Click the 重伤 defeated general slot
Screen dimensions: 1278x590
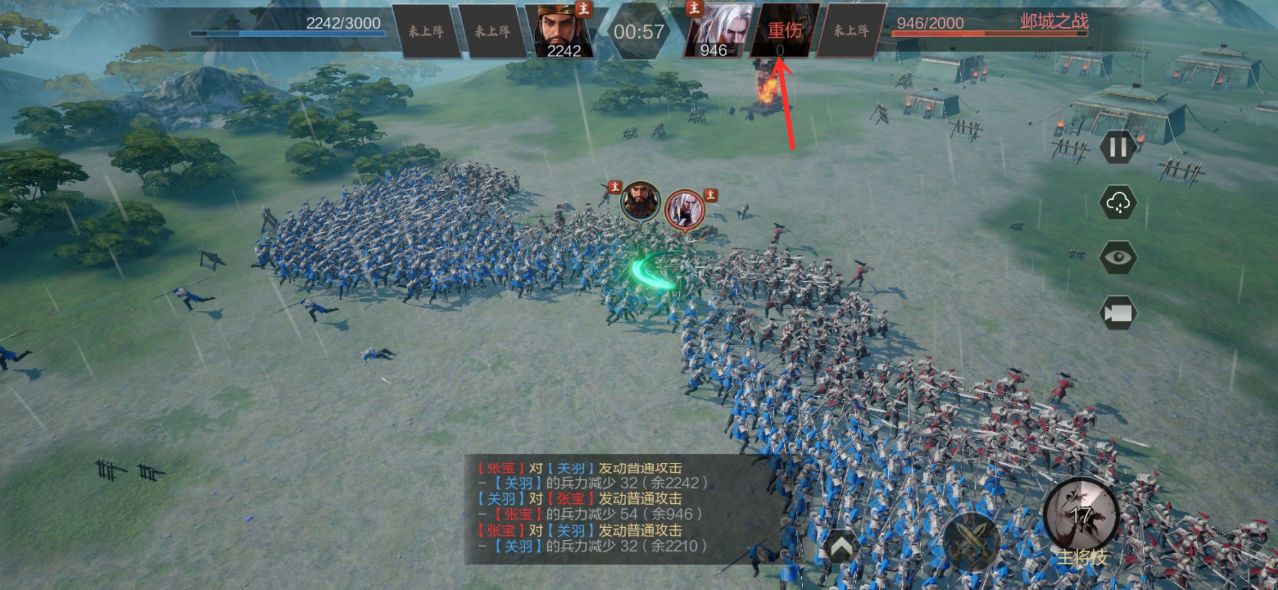click(x=785, y=31)
